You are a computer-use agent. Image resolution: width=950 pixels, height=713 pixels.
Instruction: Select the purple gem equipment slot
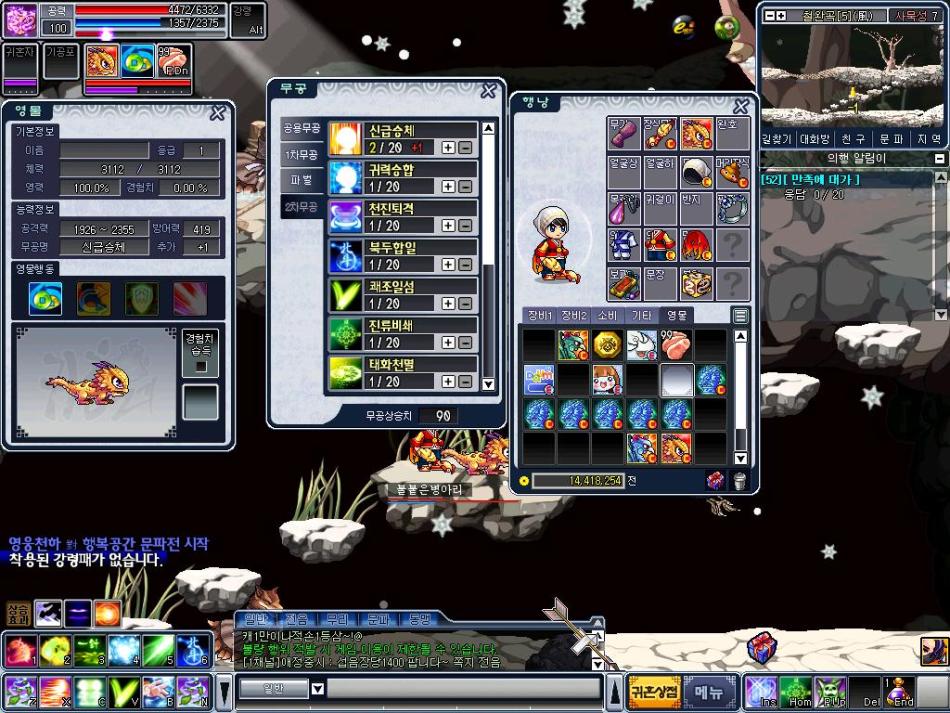pyautogui.click(x=623, y=209)
